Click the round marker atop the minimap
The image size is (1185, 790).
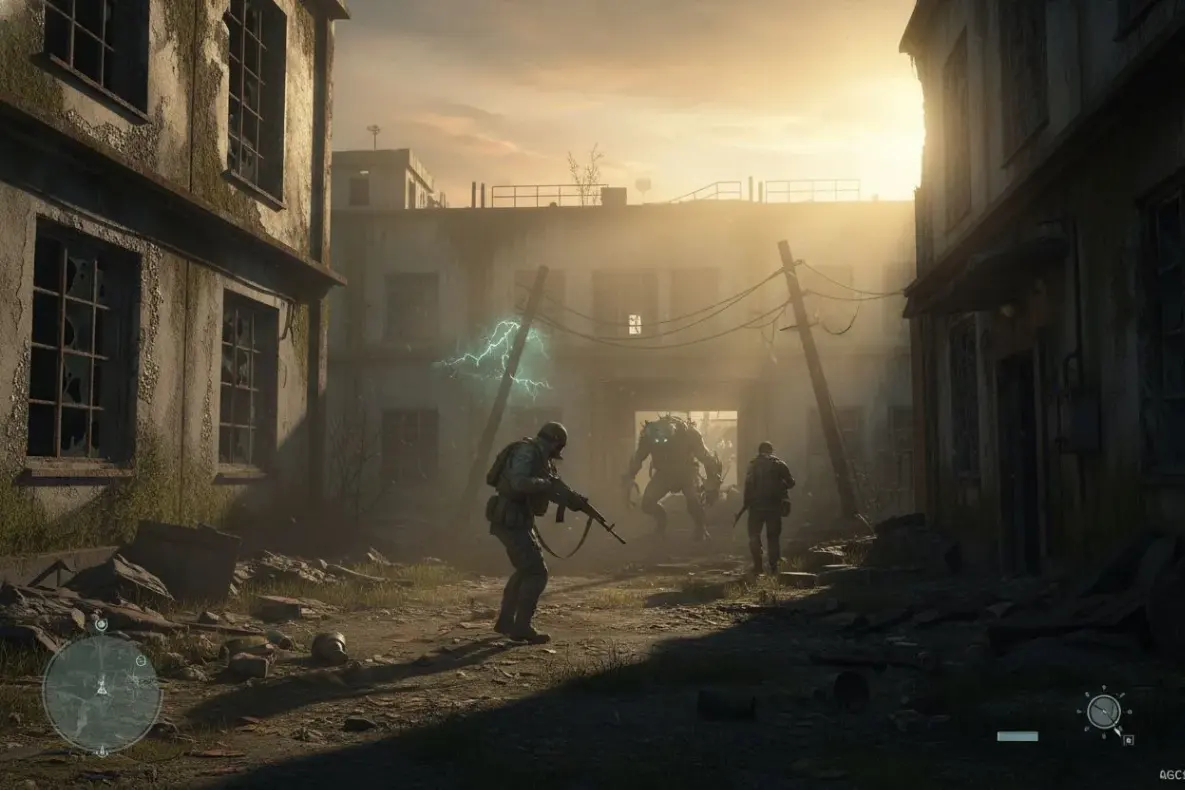point(101,624)
